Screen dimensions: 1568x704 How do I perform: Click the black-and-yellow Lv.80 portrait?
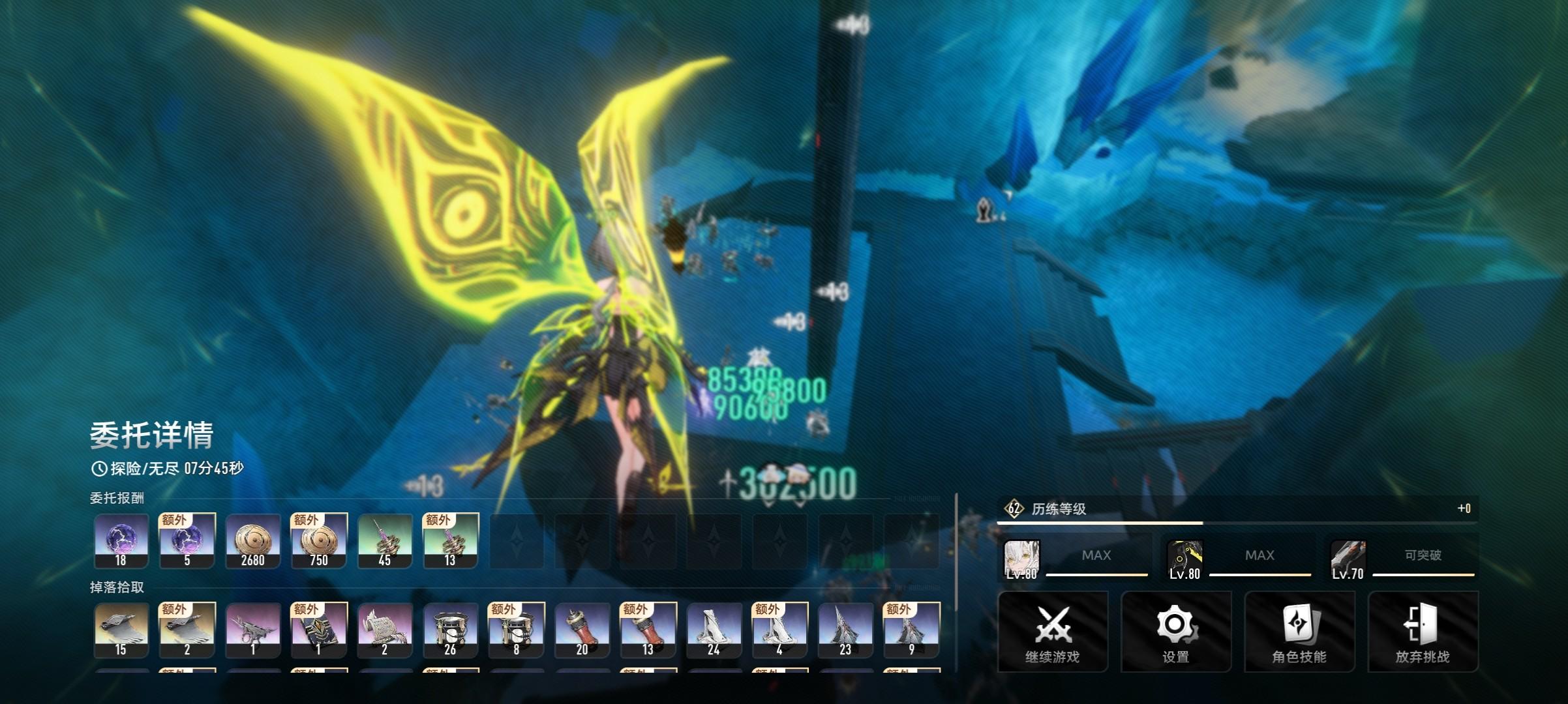pyautogui.click(x=1184, y=559)
